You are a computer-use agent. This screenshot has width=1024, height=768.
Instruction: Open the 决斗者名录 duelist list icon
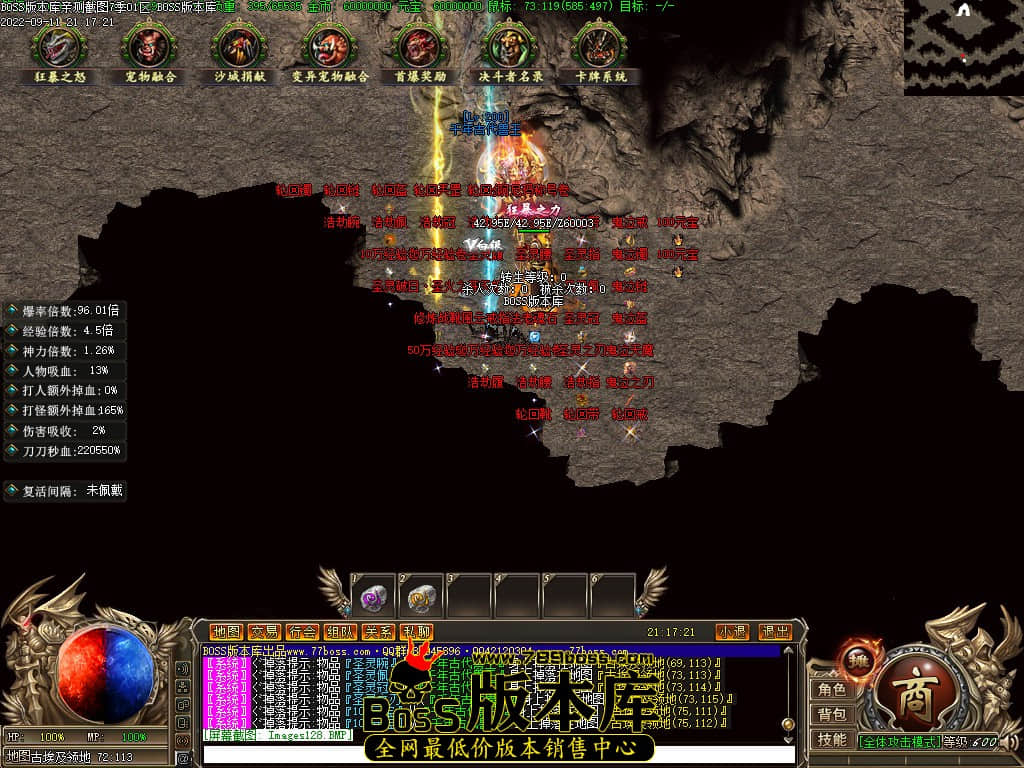point(510,46)
